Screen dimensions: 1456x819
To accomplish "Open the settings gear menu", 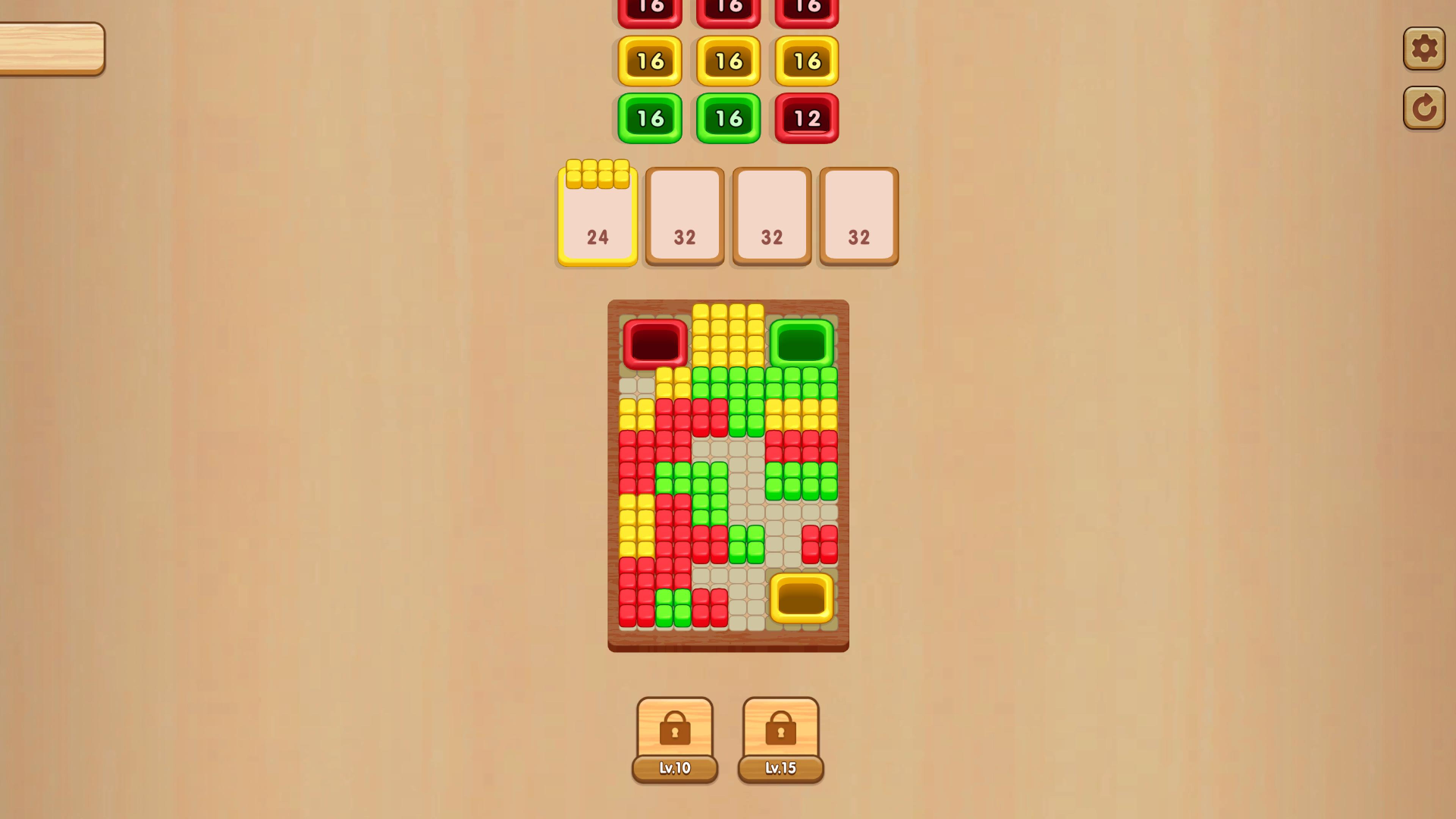I will (x=1424, y=49).
